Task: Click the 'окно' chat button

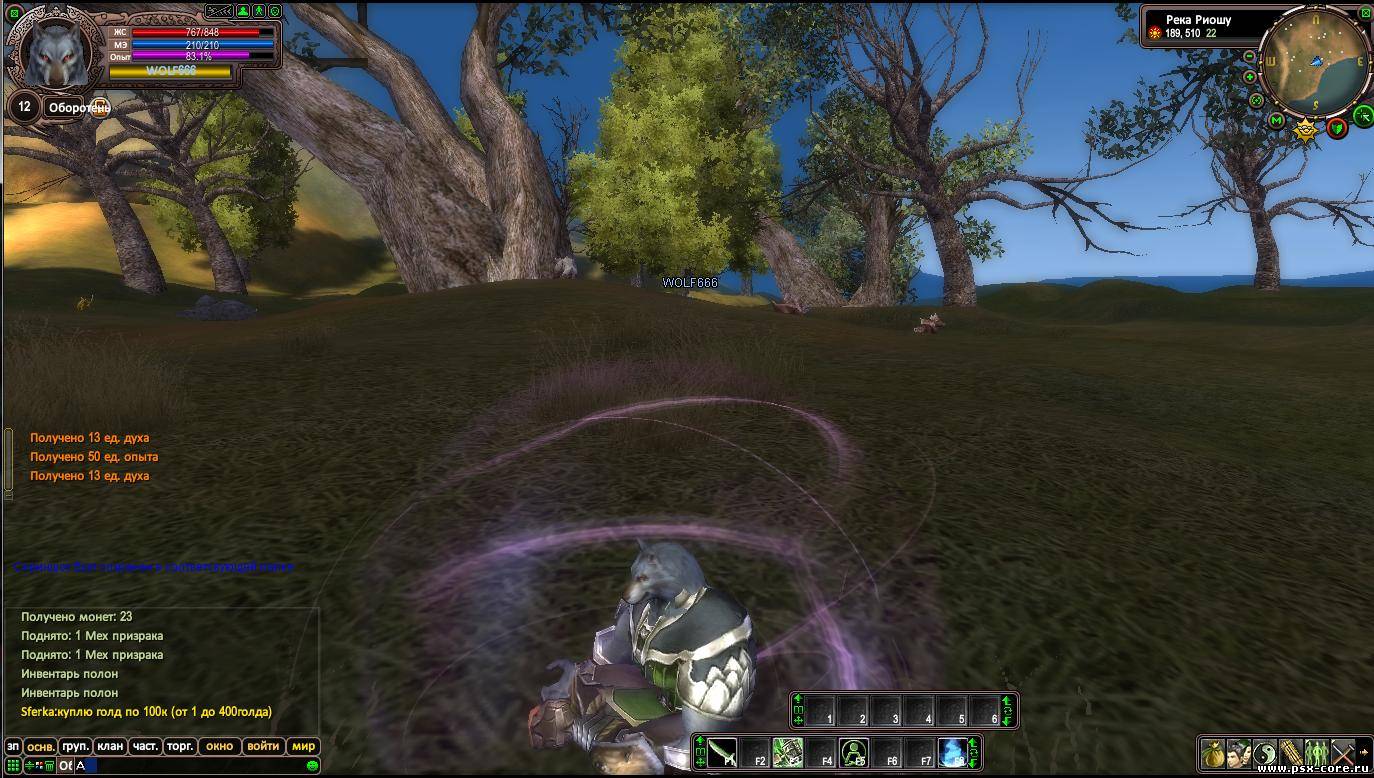Action: pyautogui.click(x=219, y=746)
